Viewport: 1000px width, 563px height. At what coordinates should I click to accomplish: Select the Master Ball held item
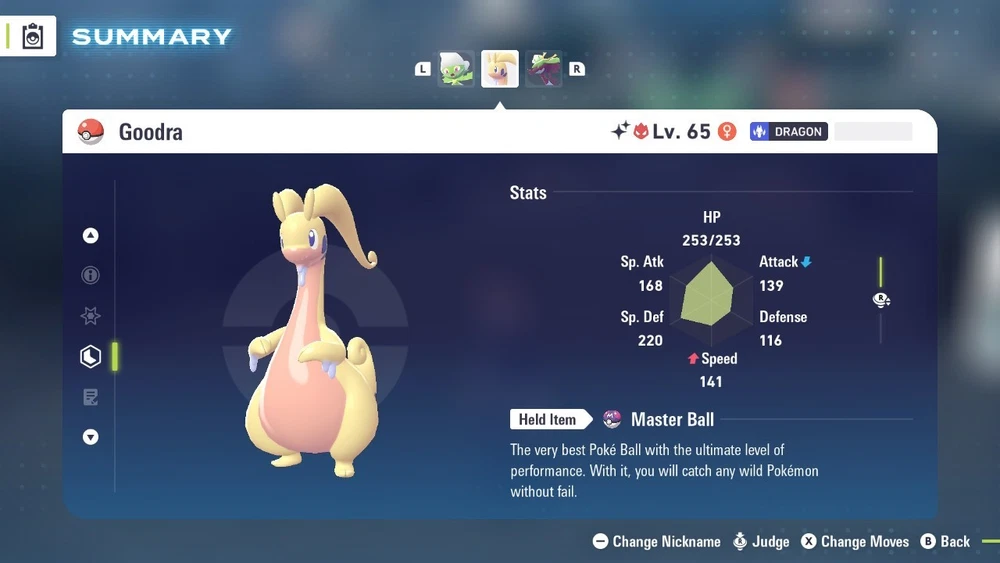(671, 419)
